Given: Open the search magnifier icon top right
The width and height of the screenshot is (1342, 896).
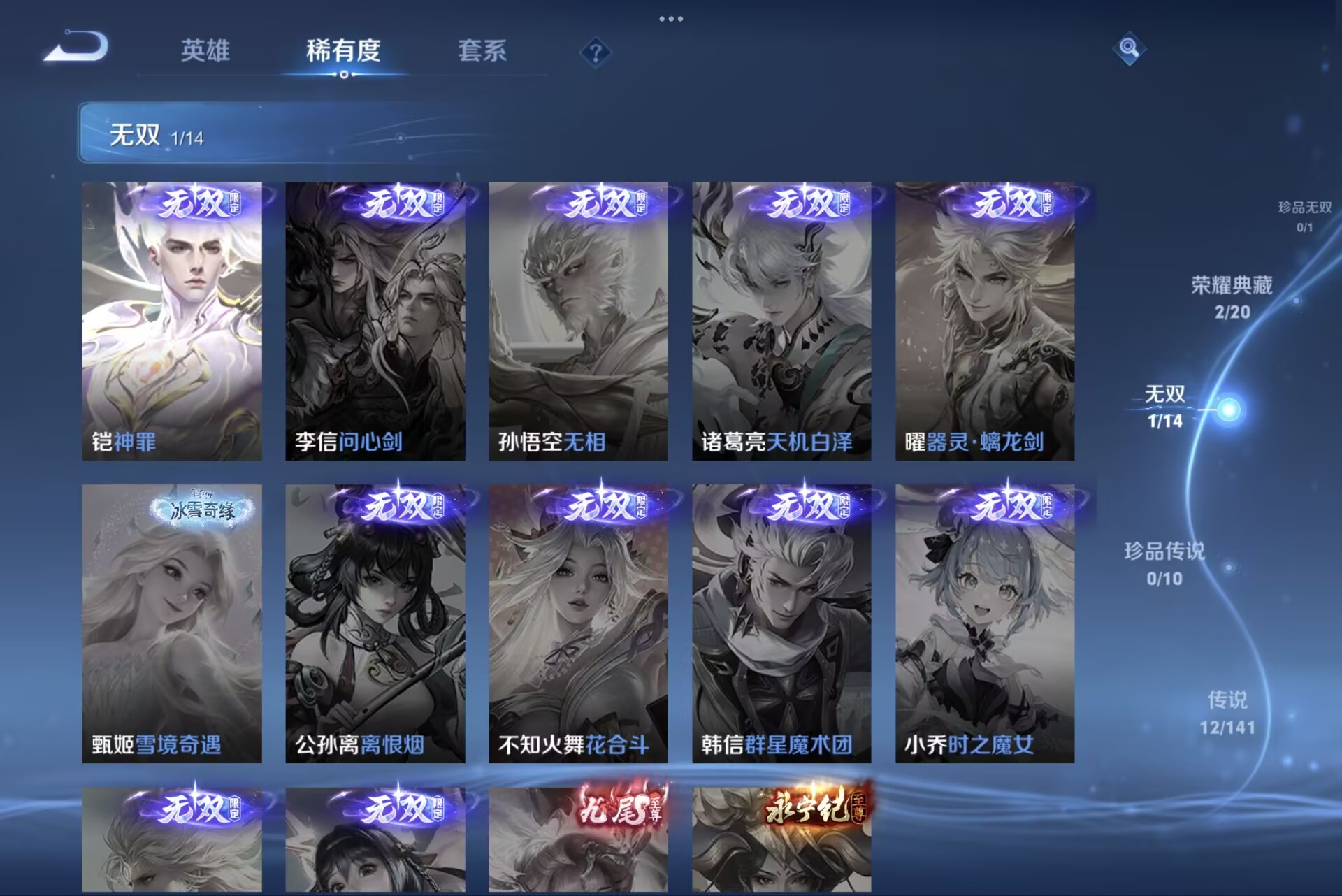Looking at the screenshot, I should 1131,49.
